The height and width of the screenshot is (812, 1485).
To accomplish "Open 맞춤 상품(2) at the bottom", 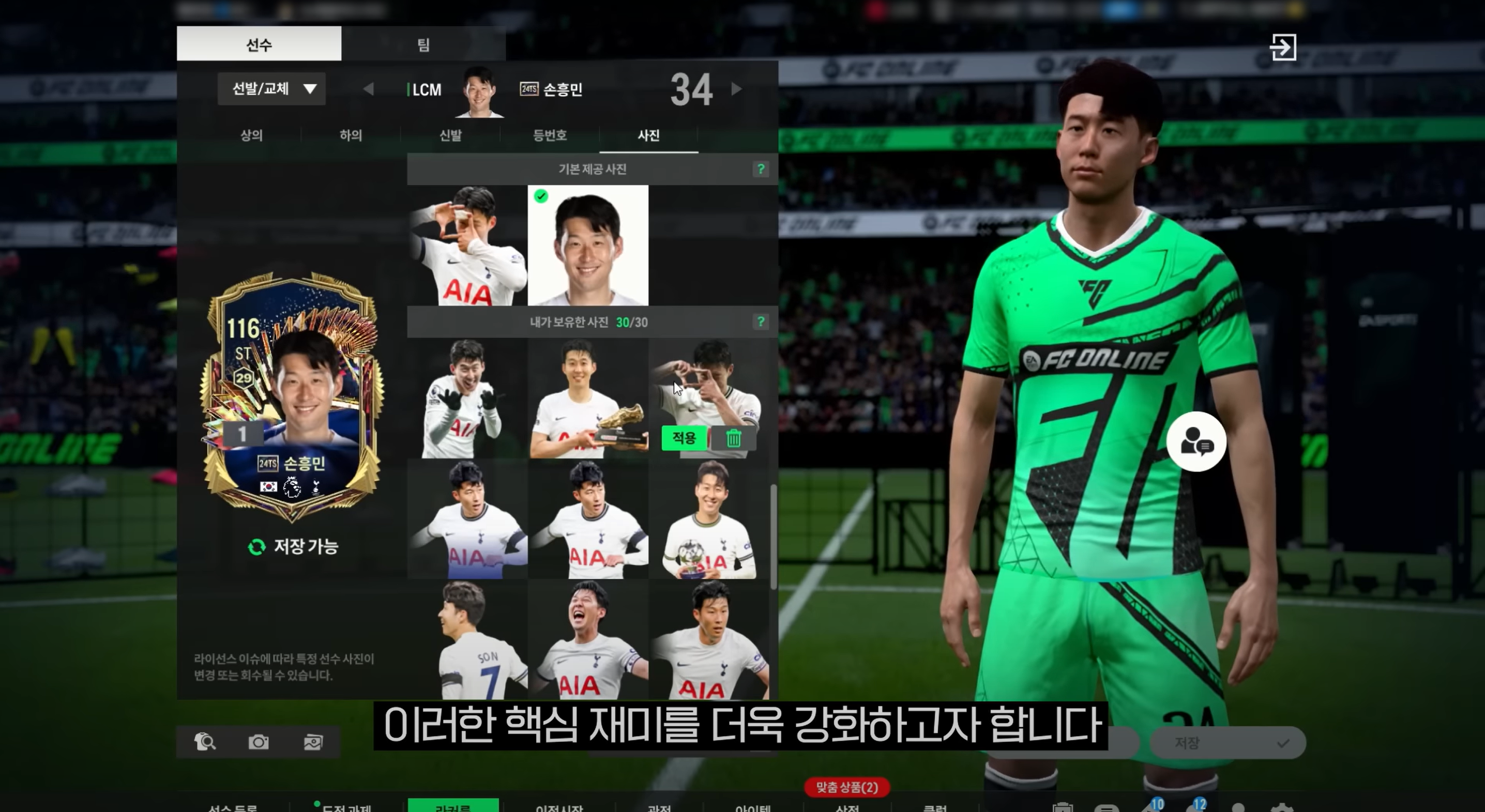I will point(846,787).
